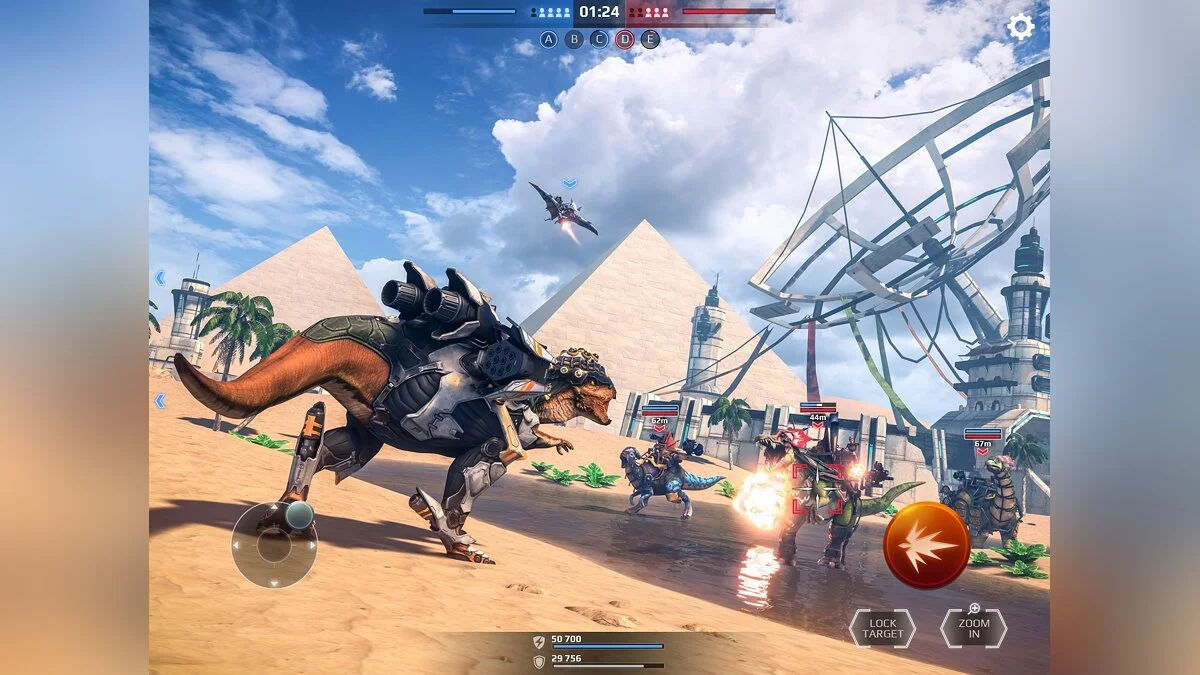Open the settings gear menu
Viewport: 1200px width, 675px height.
[x=1020, y=27]
